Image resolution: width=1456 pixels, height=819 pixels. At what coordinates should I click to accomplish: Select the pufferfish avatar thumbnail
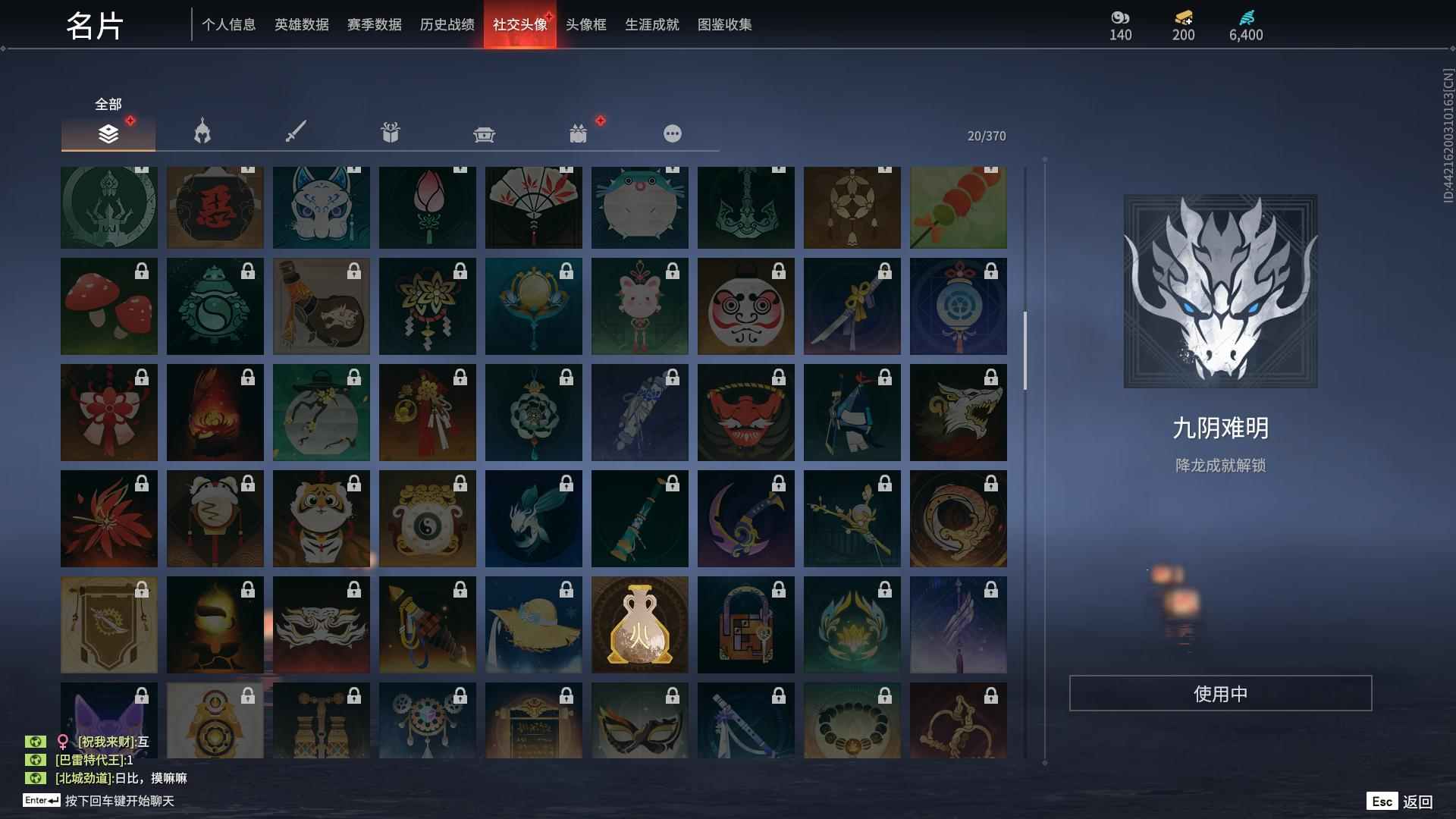[640, 206]
